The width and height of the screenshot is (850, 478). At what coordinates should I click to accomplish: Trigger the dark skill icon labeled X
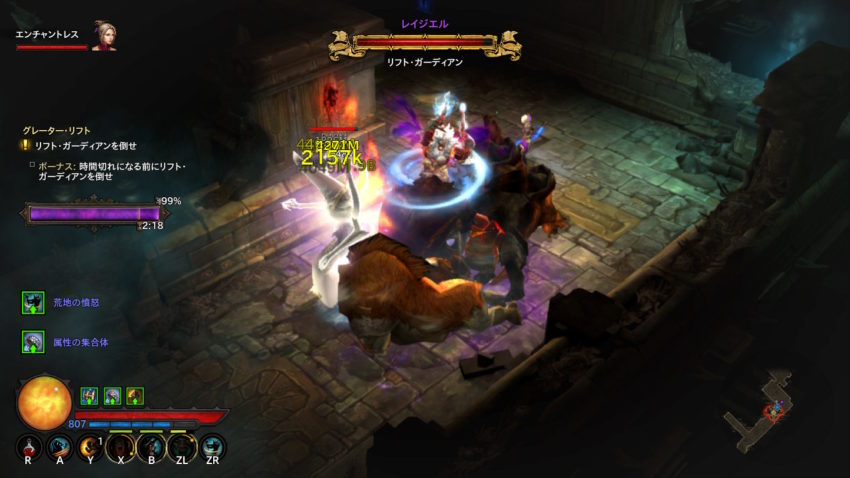click(121, 447)
